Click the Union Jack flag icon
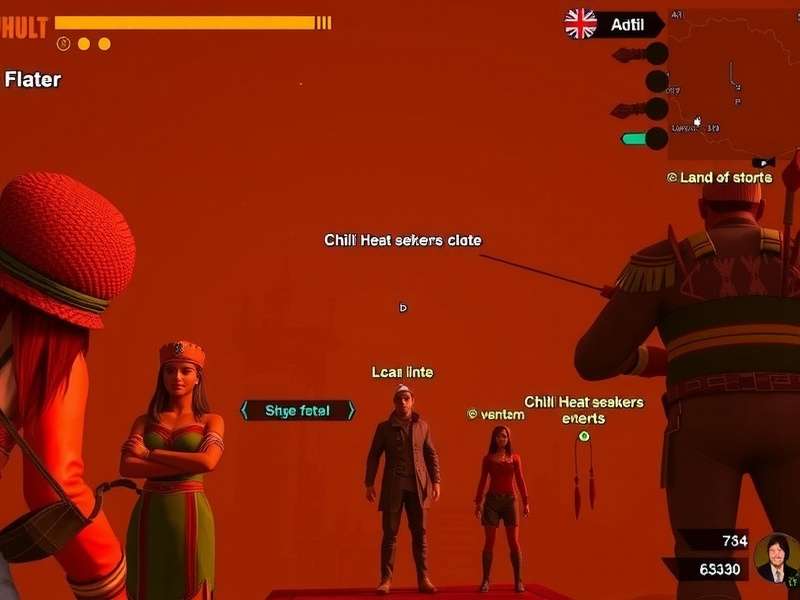This screenshot has height=600, width=800. [x=581, y=24]
